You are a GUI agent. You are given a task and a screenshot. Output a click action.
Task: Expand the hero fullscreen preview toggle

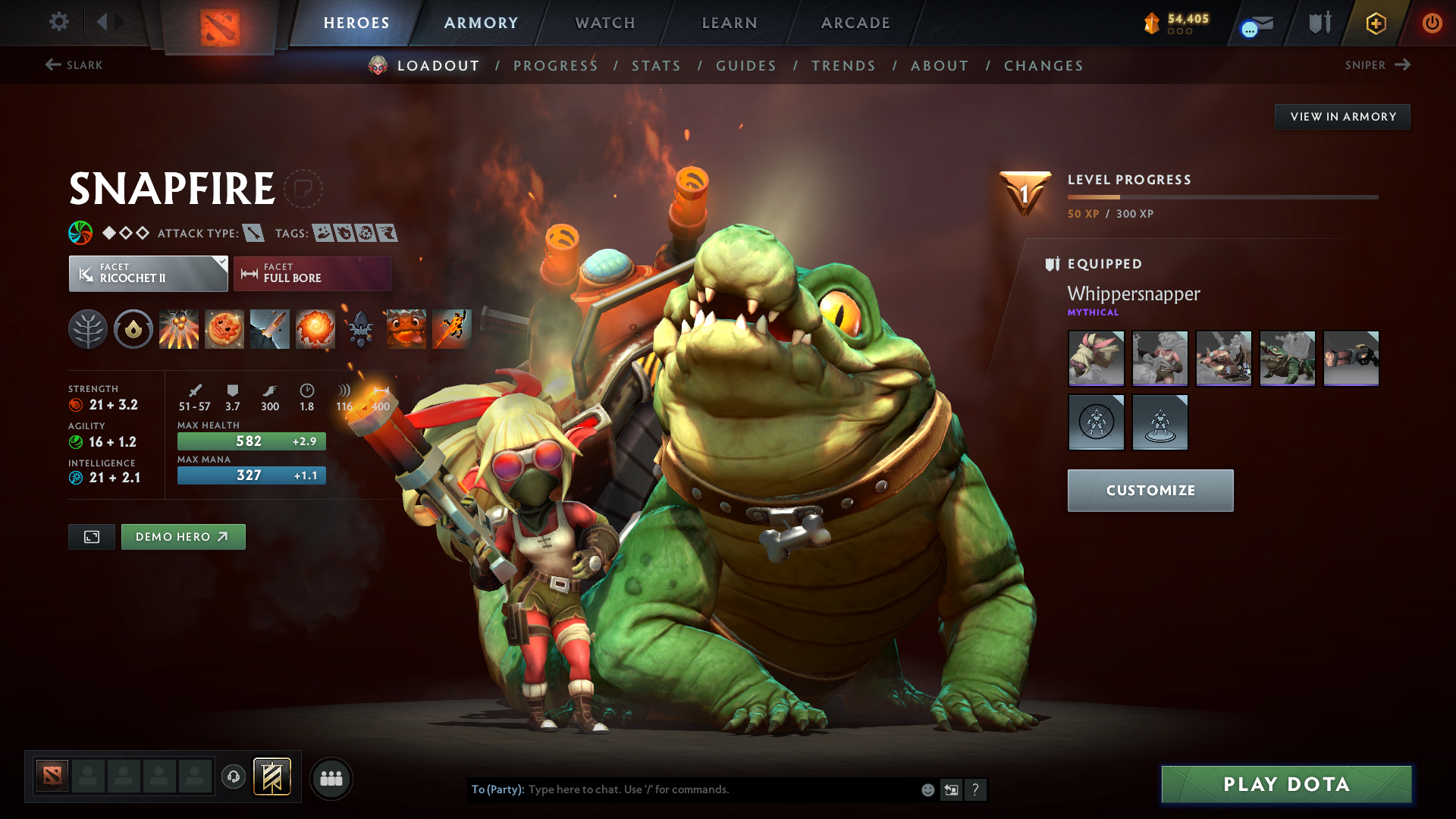pyautogui.click(x=91, y=536)
